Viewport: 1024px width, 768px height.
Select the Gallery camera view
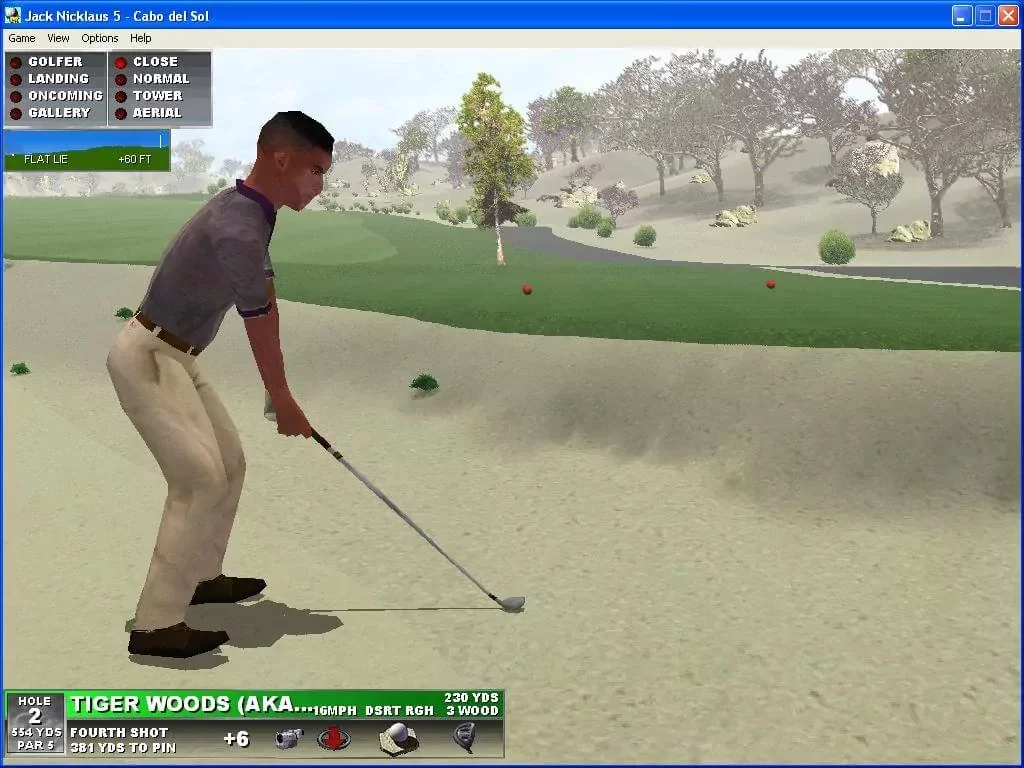58,113
